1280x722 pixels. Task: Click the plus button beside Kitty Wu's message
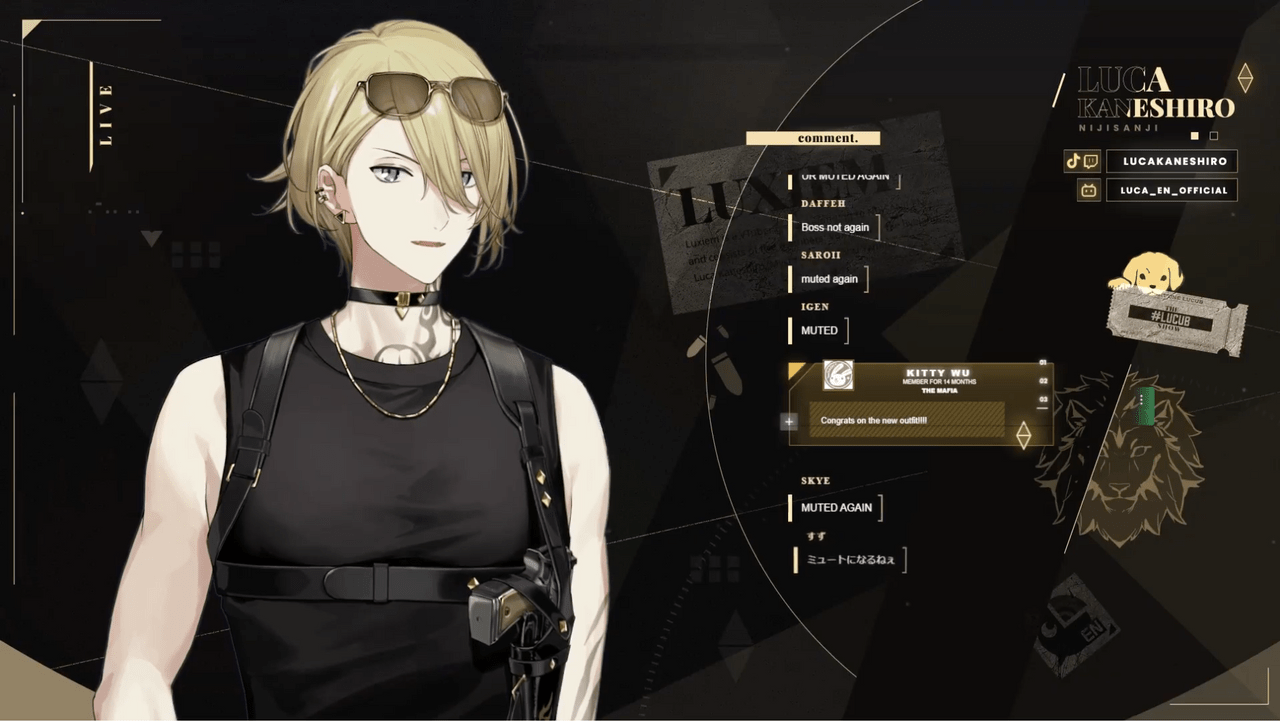pyautogui.click(x=789, y=421)
